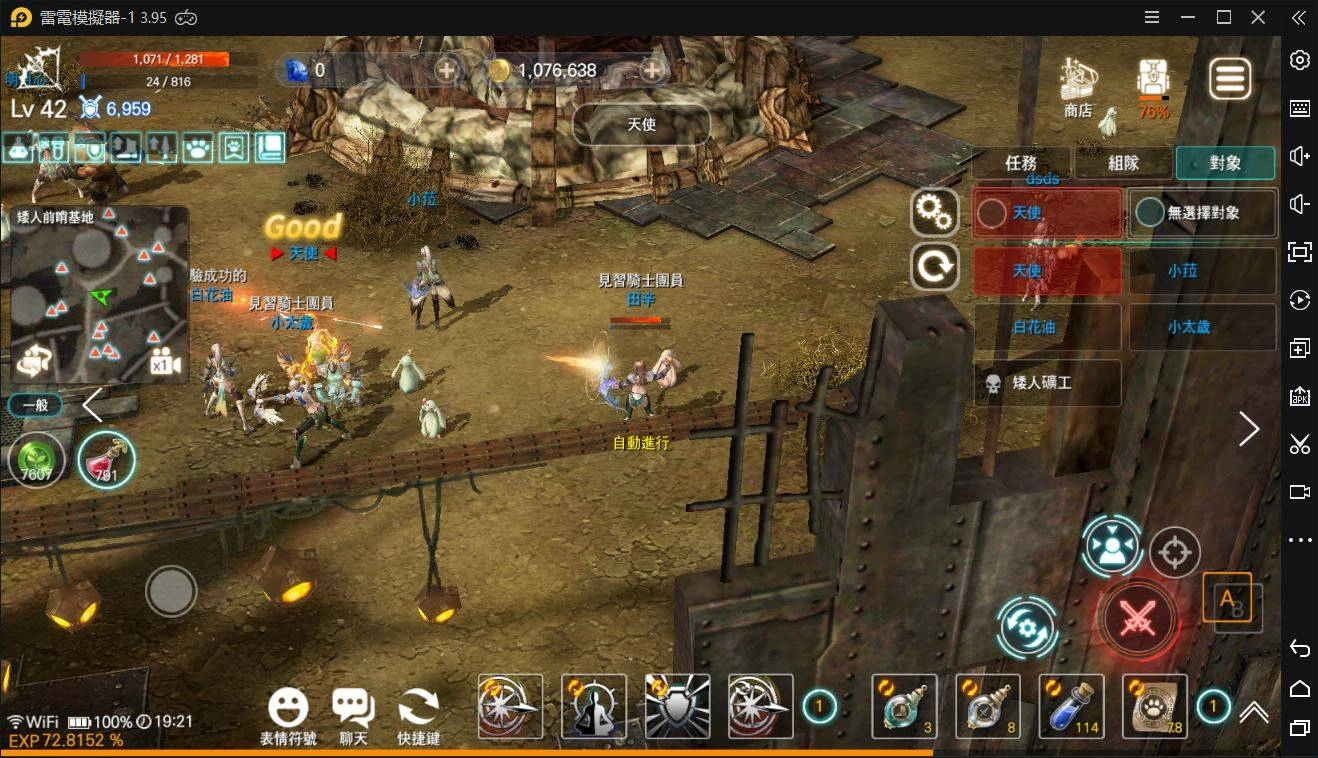
Task: Switch to the 組隊 party tab
Action: tap(1123, 163)
